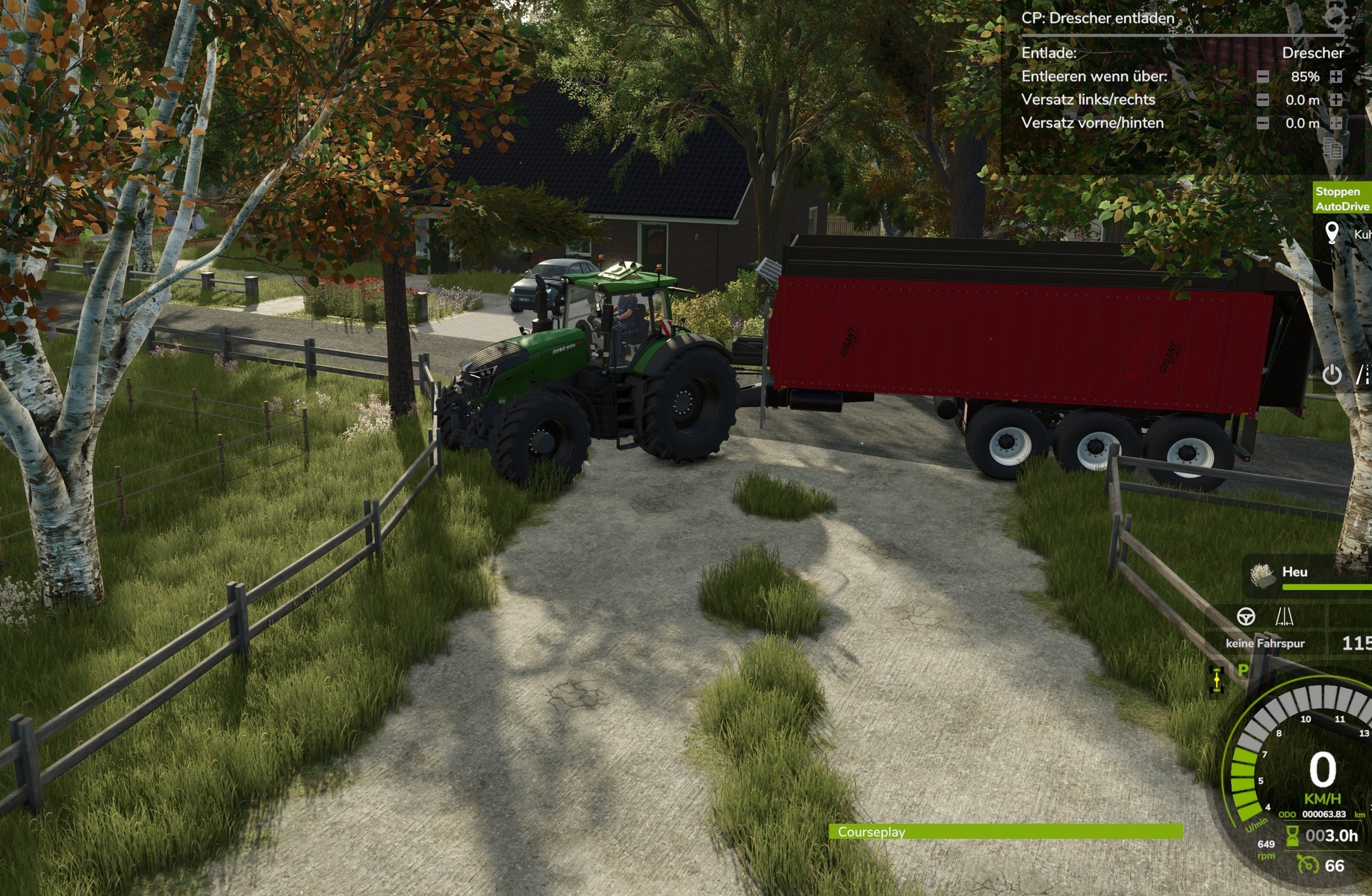The height and width of the screenshot is (896, 1372).
Task: Decrease the 'Entleeren wenn über' percentage
Action: click(x=1262, y=77)
